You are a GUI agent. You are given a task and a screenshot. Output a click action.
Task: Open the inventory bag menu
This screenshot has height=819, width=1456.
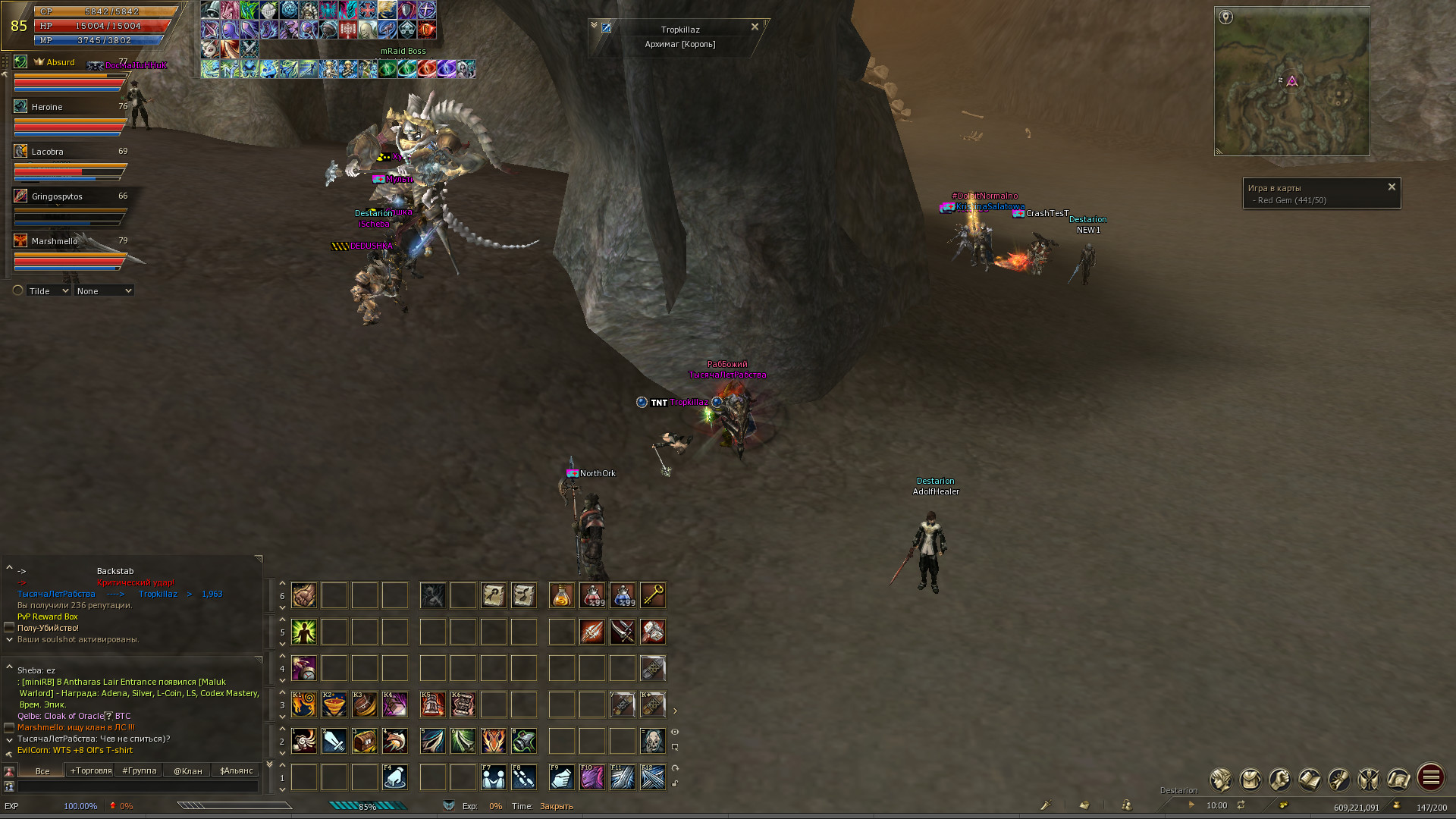1250,780
